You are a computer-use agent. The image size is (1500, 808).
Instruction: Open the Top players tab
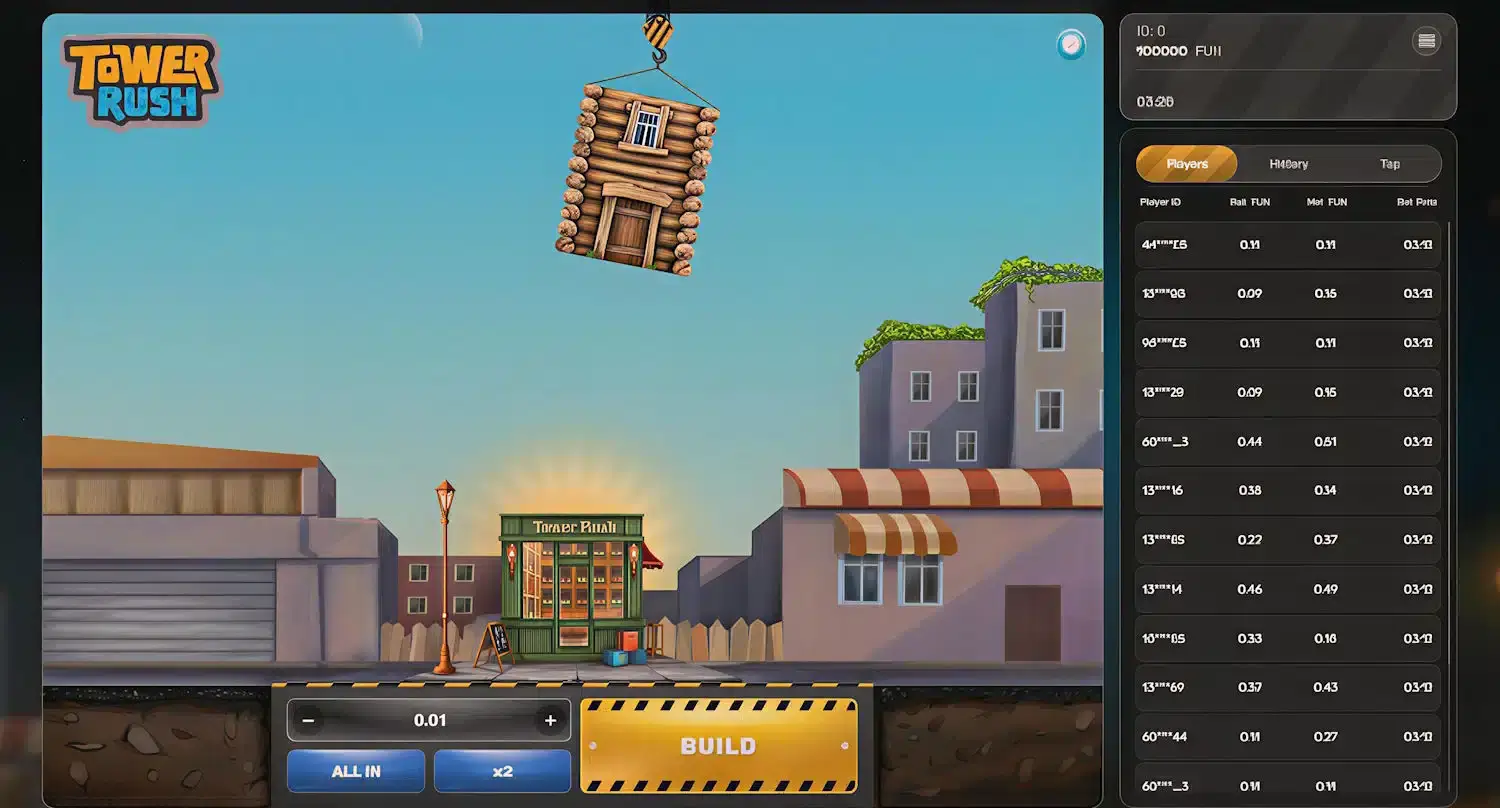1389,163
